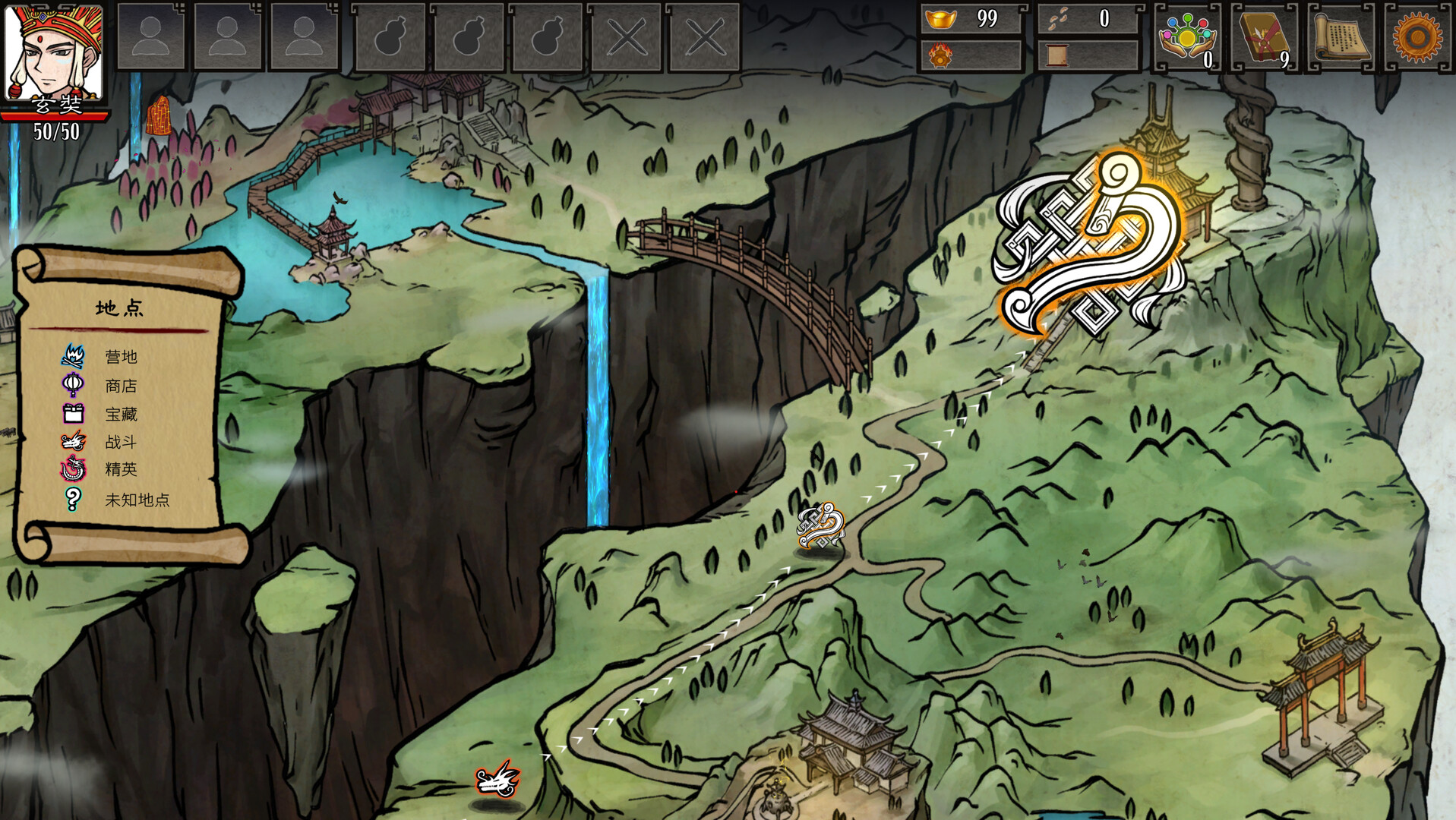Open the gear settings menu
This screenshot has width=1456, height=820.
pyautogui.click(x=1417, y=36)
